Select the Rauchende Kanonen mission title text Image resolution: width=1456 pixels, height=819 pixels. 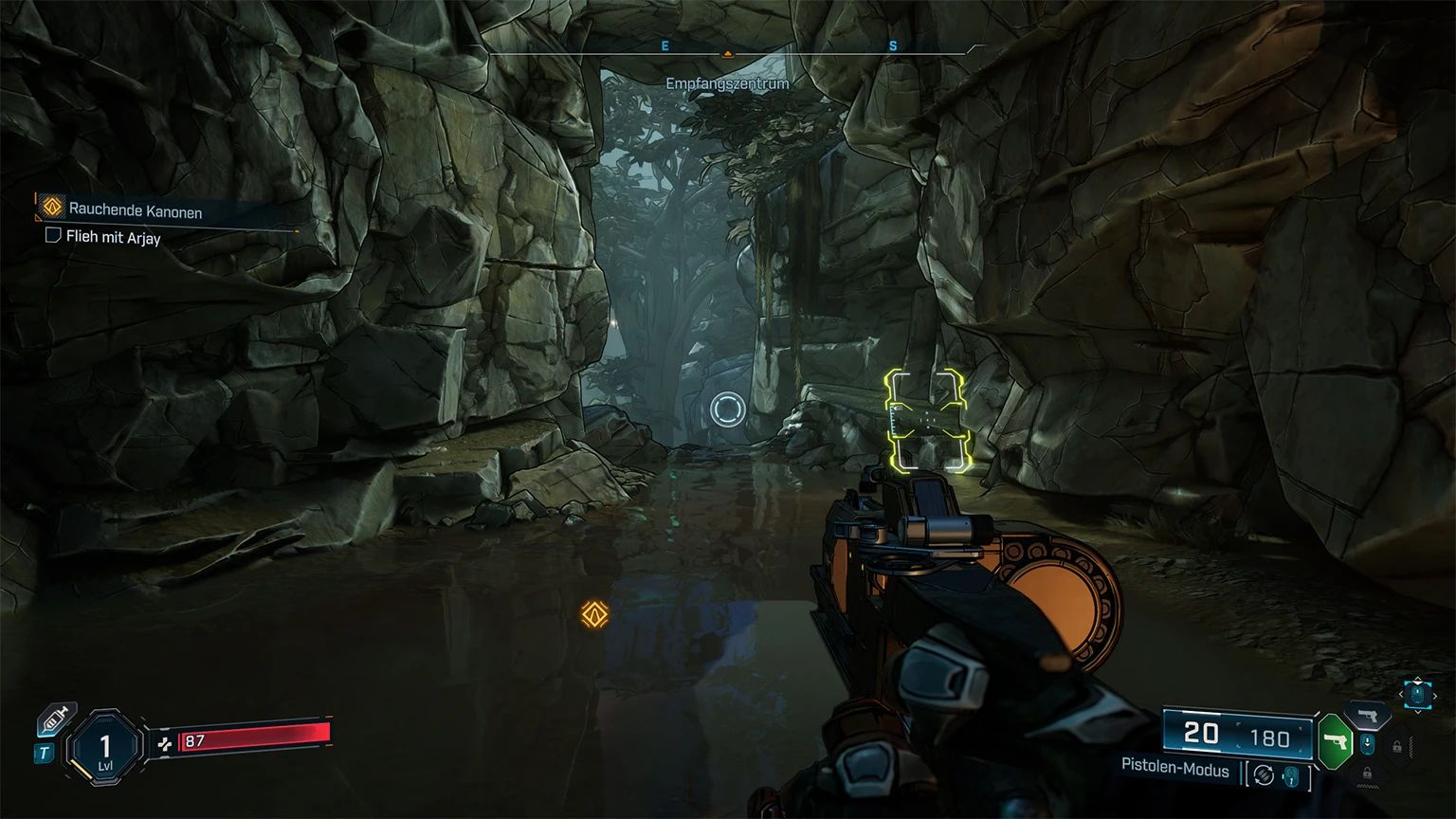point(137,209)
